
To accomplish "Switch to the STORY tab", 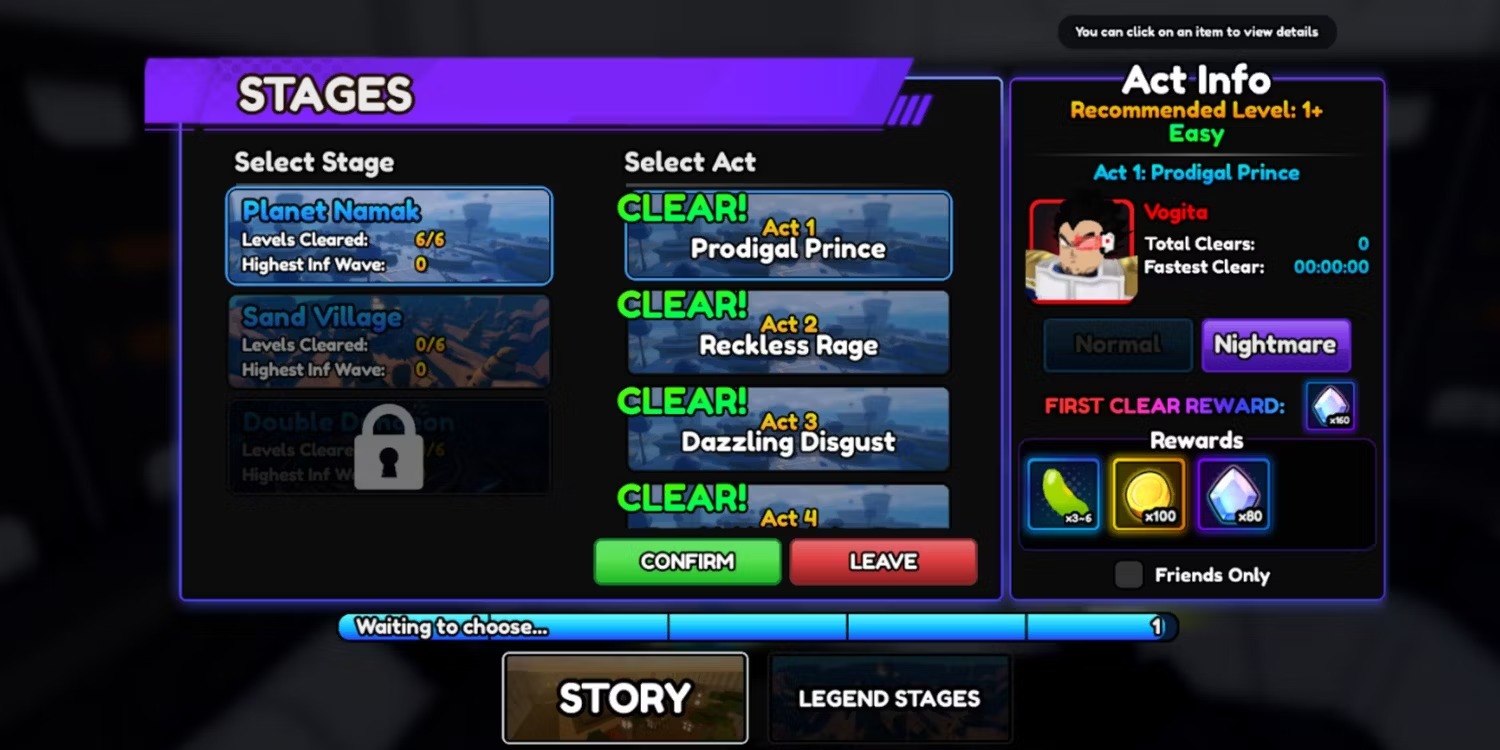I will [624, 697].
